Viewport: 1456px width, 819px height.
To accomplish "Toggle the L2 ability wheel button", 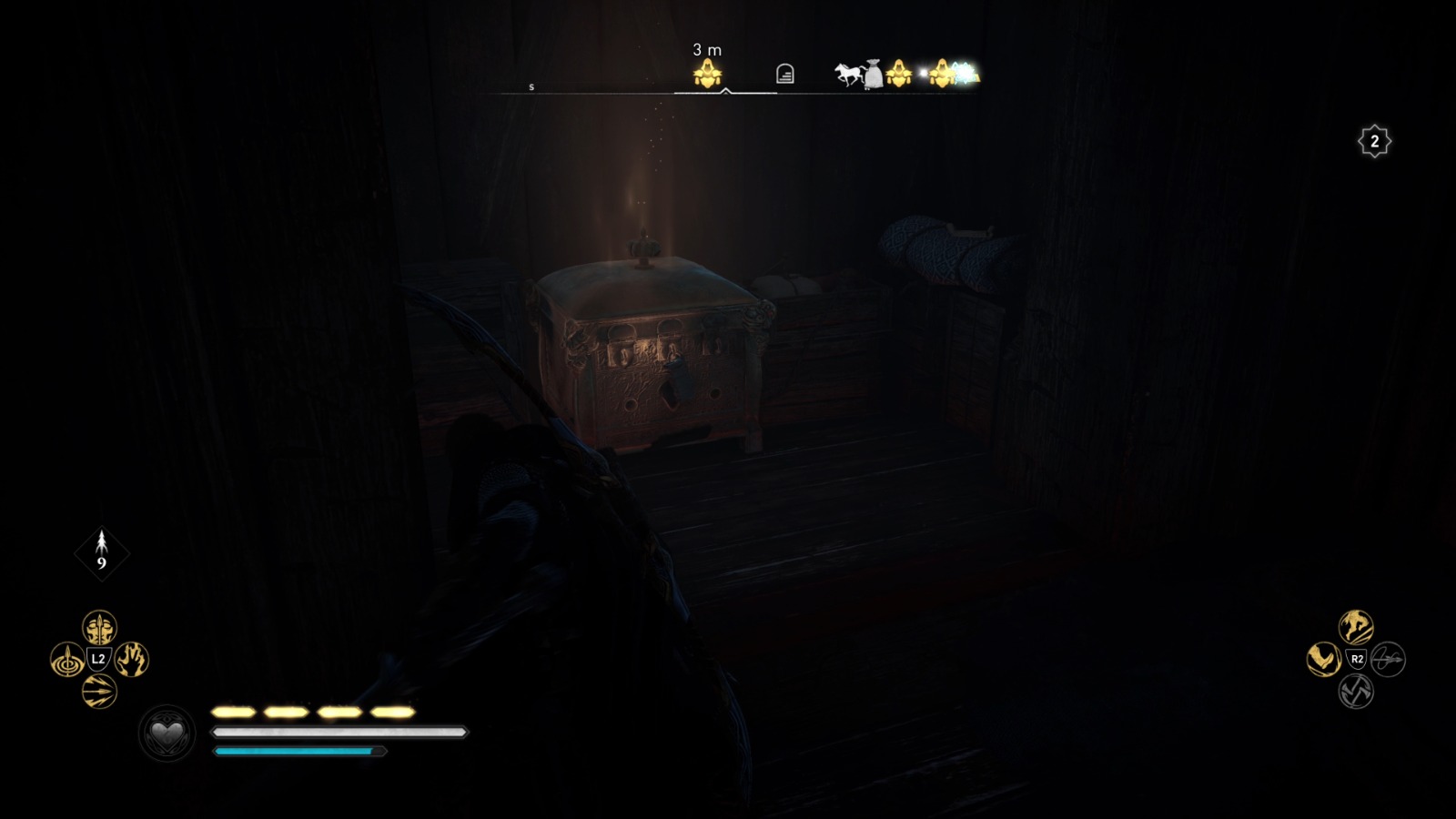I will pos(100,660).
